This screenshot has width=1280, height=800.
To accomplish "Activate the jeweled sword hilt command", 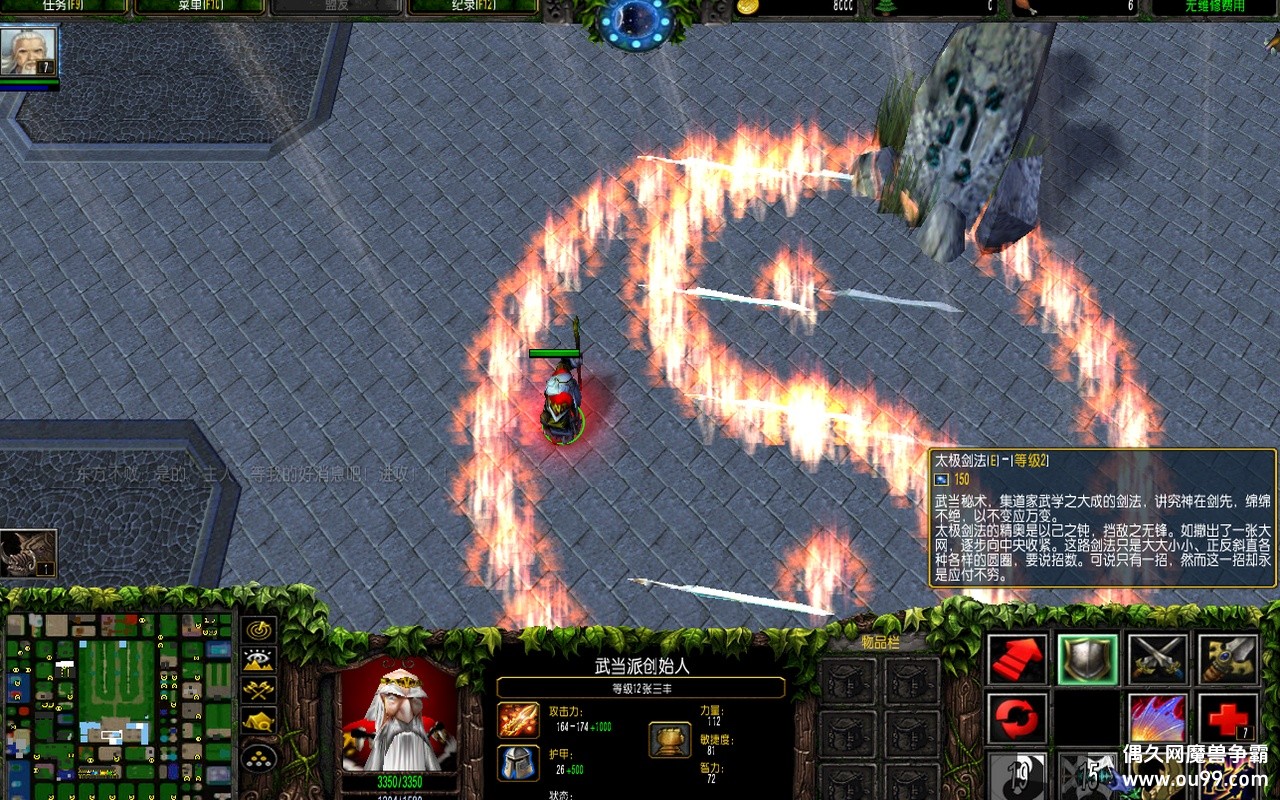I will [1228, 659].
